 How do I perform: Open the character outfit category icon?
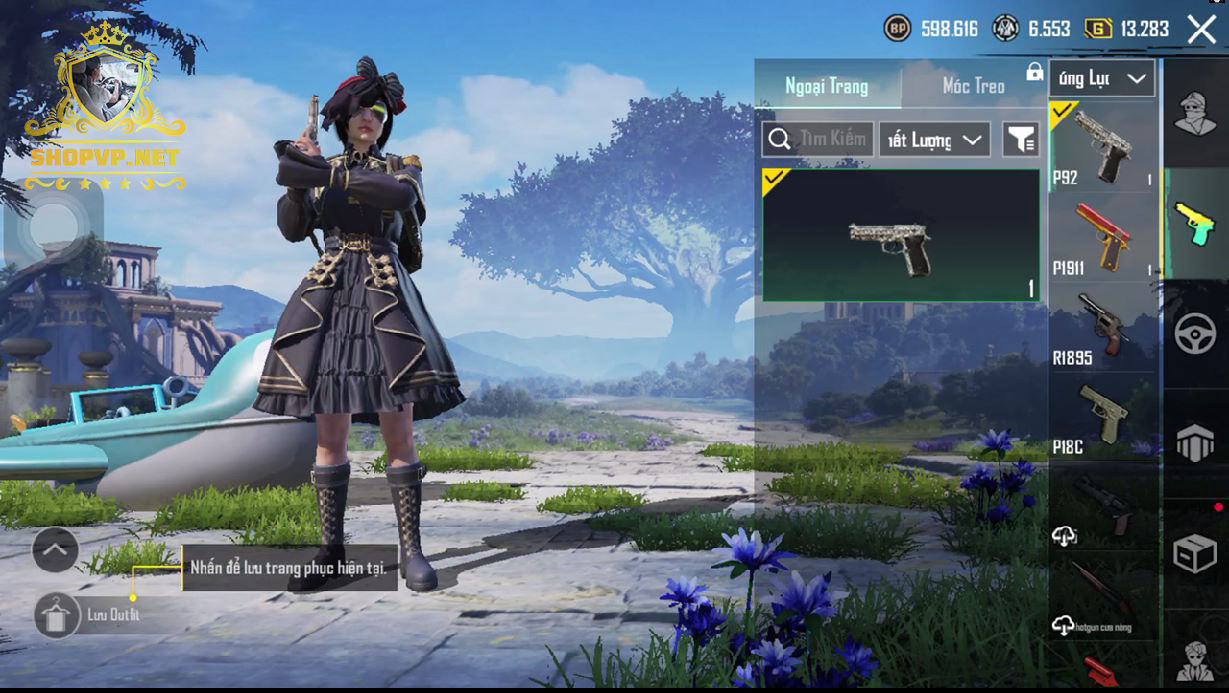(1195, 113)
